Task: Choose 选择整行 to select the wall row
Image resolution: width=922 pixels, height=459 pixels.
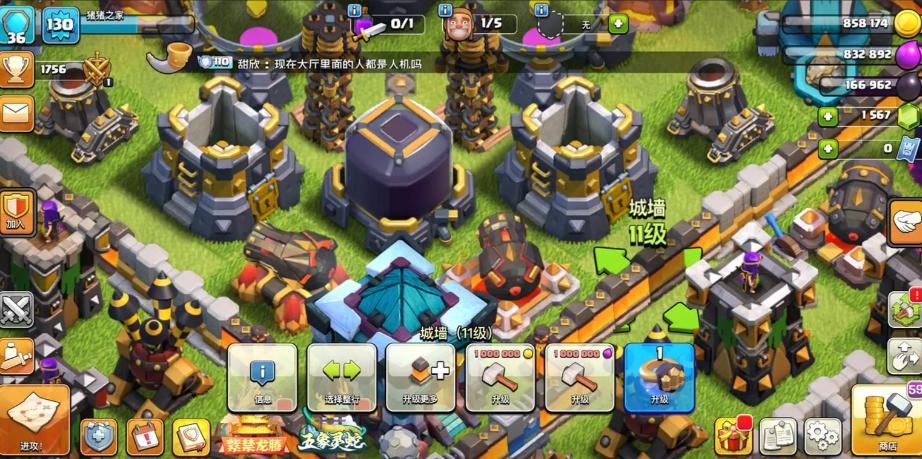Action: click(341, 378)
